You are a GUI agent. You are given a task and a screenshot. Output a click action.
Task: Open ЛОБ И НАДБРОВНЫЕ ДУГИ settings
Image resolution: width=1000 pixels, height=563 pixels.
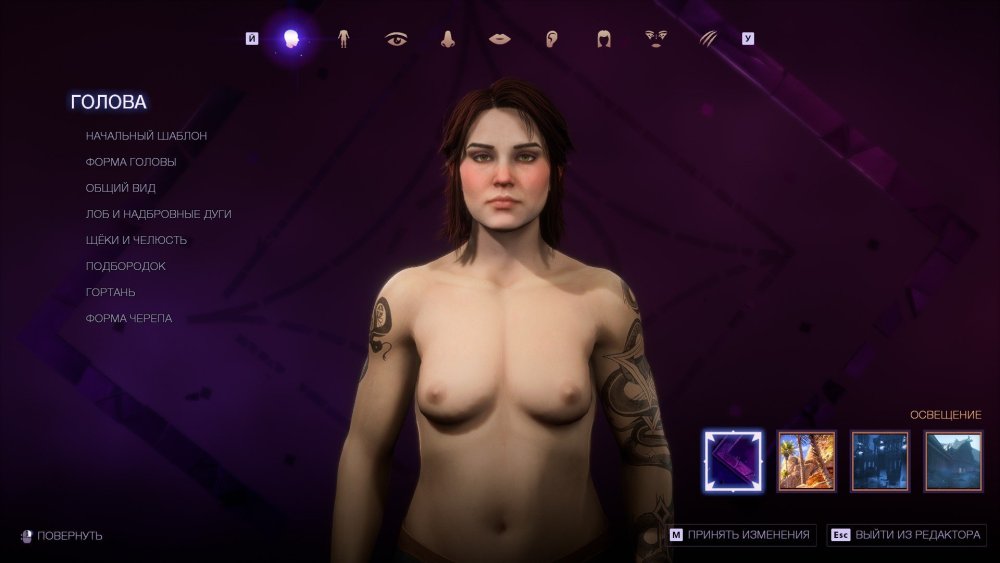[x=158, y=214]
